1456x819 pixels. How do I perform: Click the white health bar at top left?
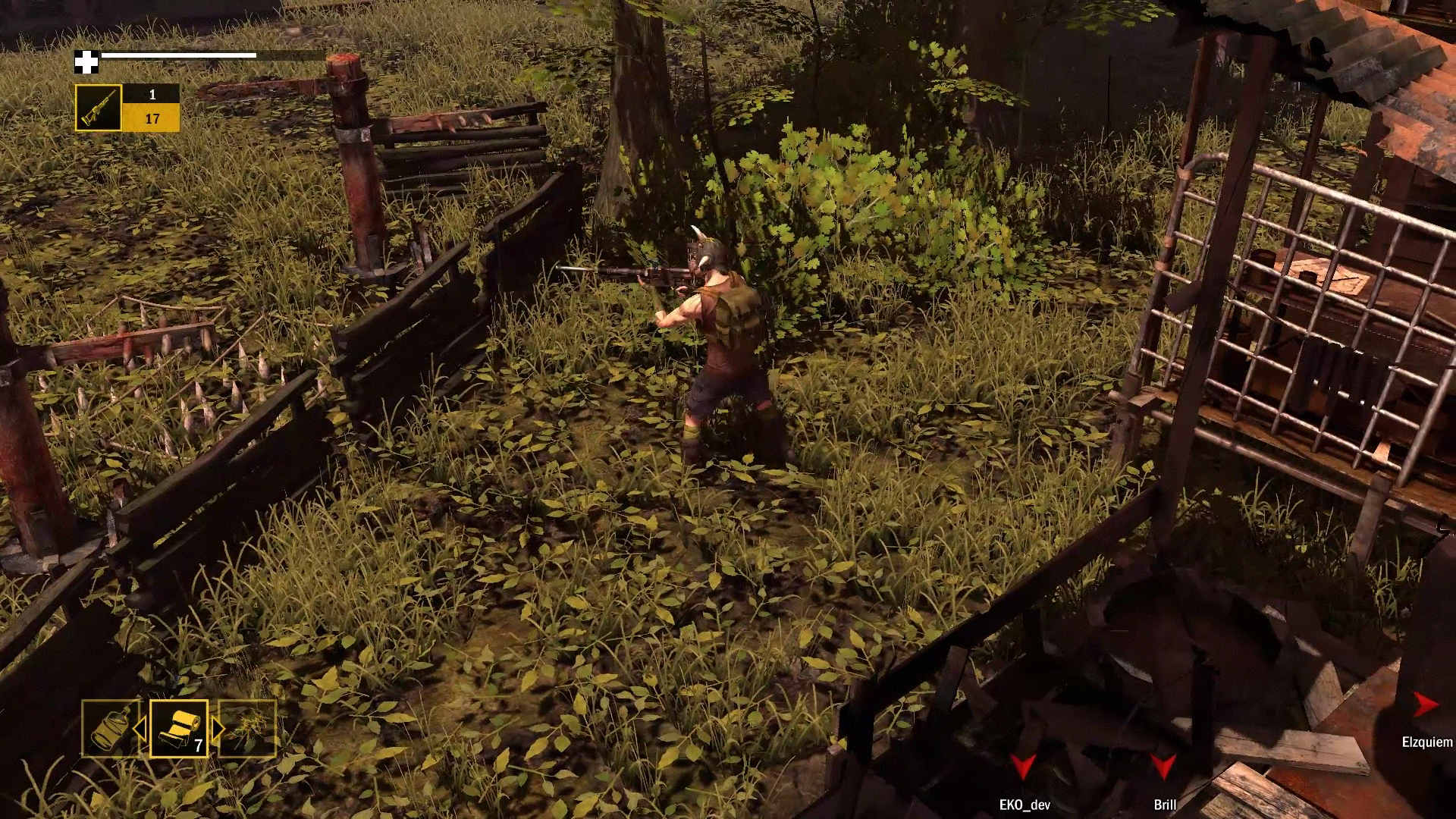point(180,55)
